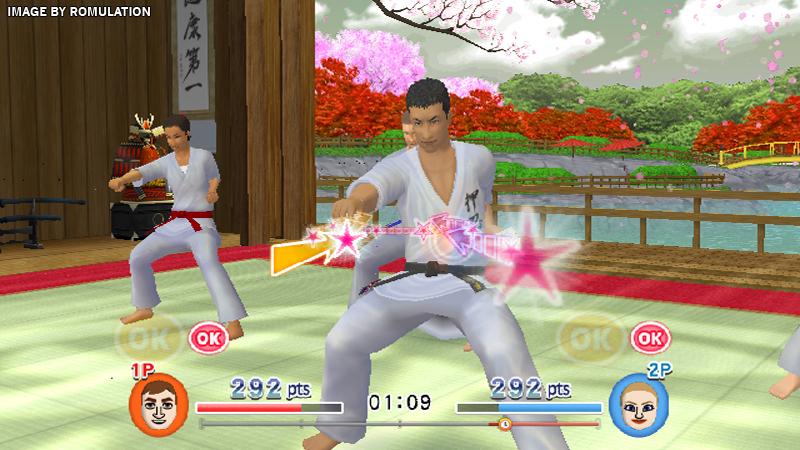Click the red OK badge above 1P

tap(208, 337)
